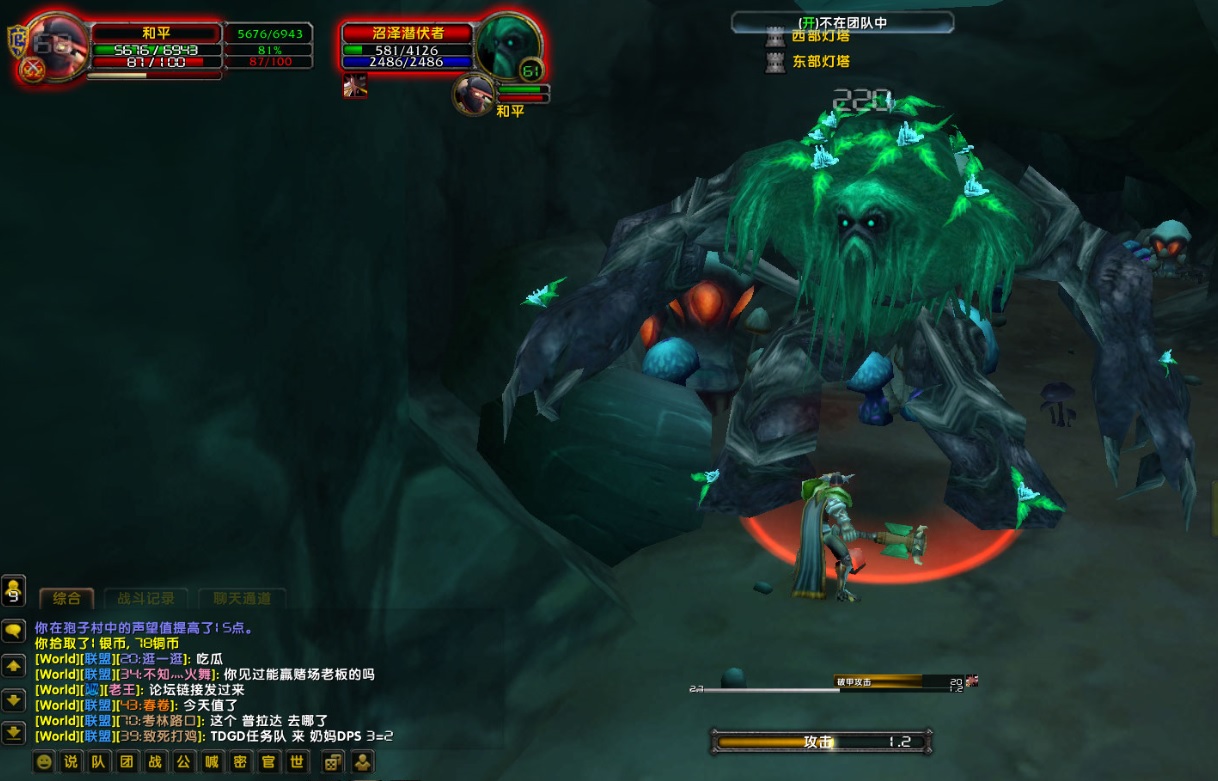
Task: Switch to the 综合 chat tab
Action: 67,599
